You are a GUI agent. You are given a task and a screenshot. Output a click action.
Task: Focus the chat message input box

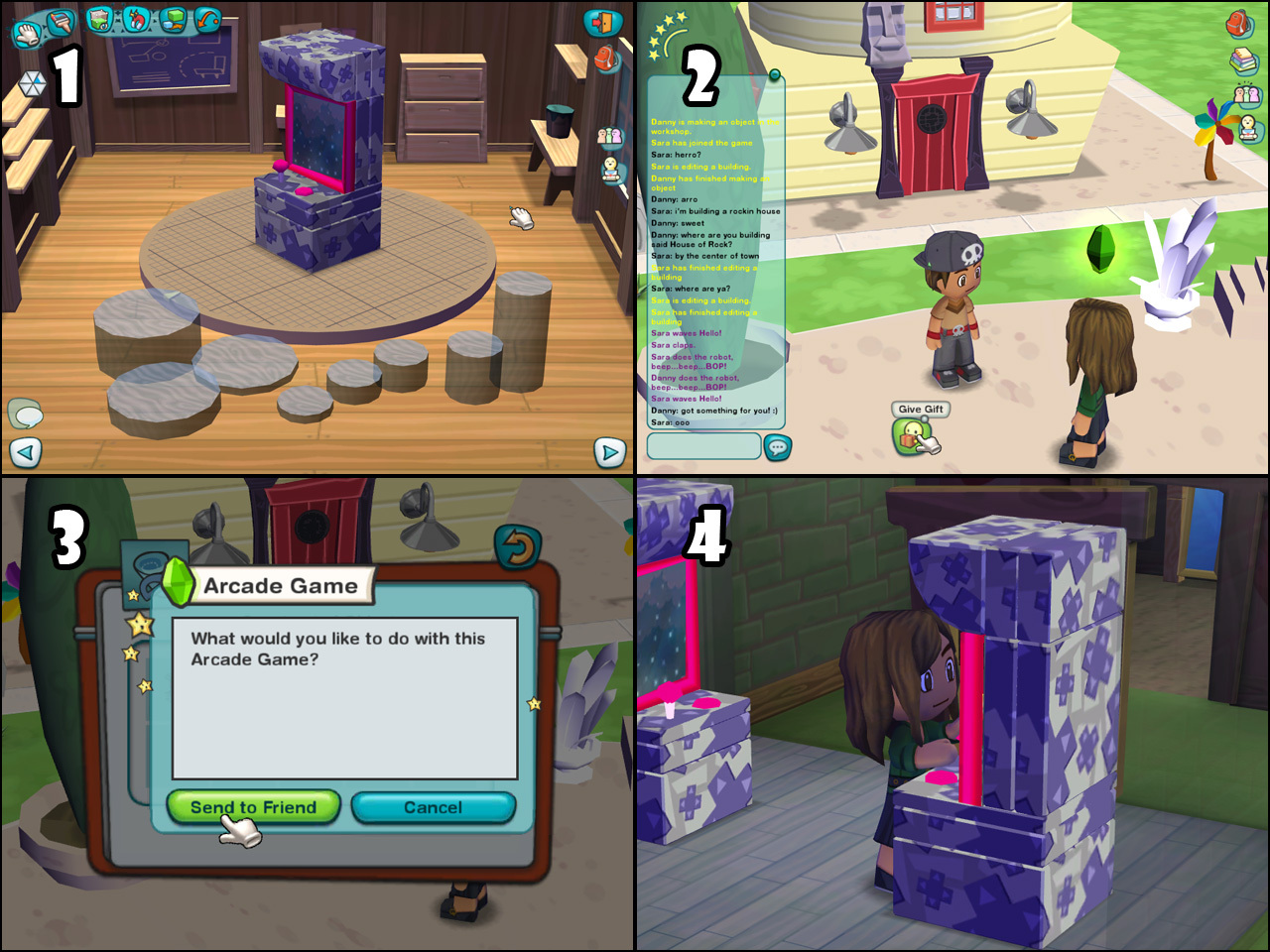click(x=703, y=446)
